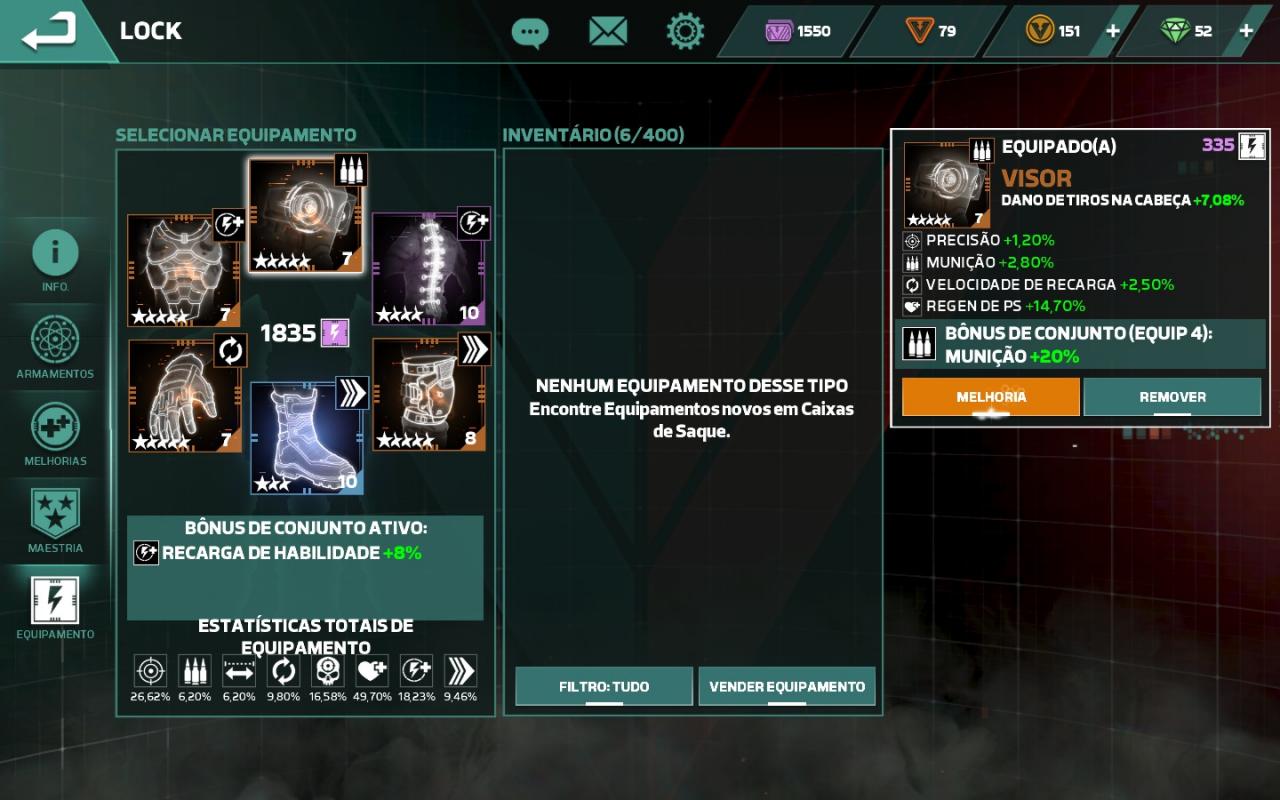This screenshot has height=800, width=1280.
Task: Remove the equipped visor
Action: tap(1172, 397)
